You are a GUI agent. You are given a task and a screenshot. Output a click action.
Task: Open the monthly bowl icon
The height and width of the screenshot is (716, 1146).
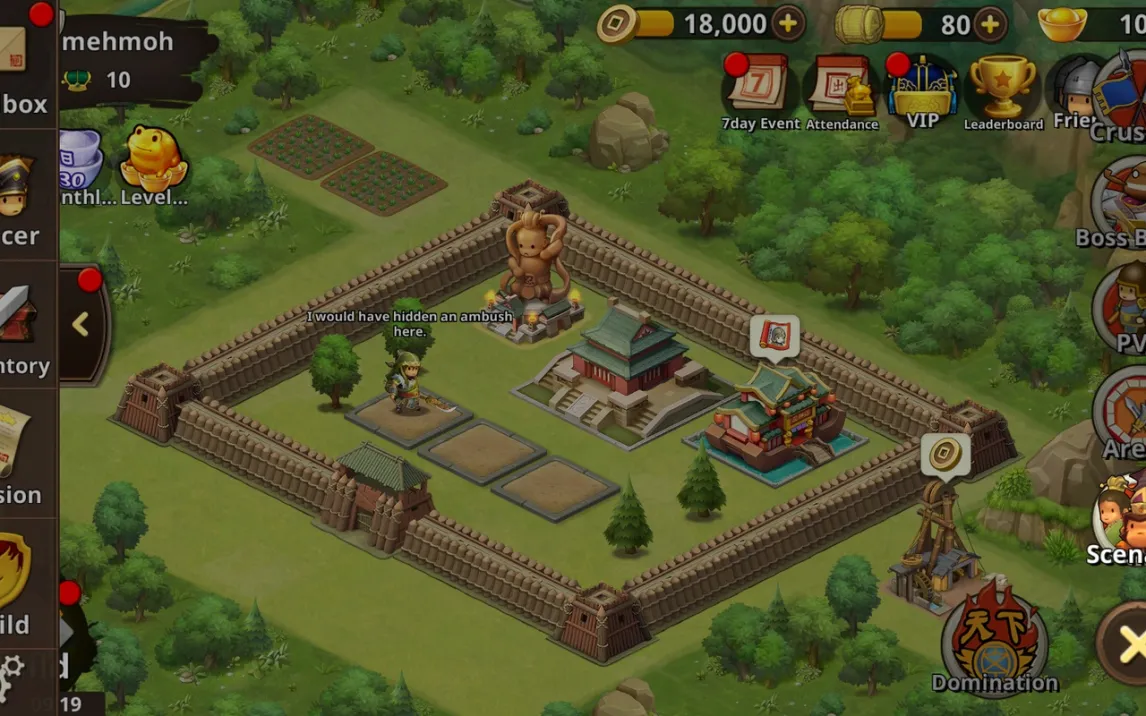point(81,160)
